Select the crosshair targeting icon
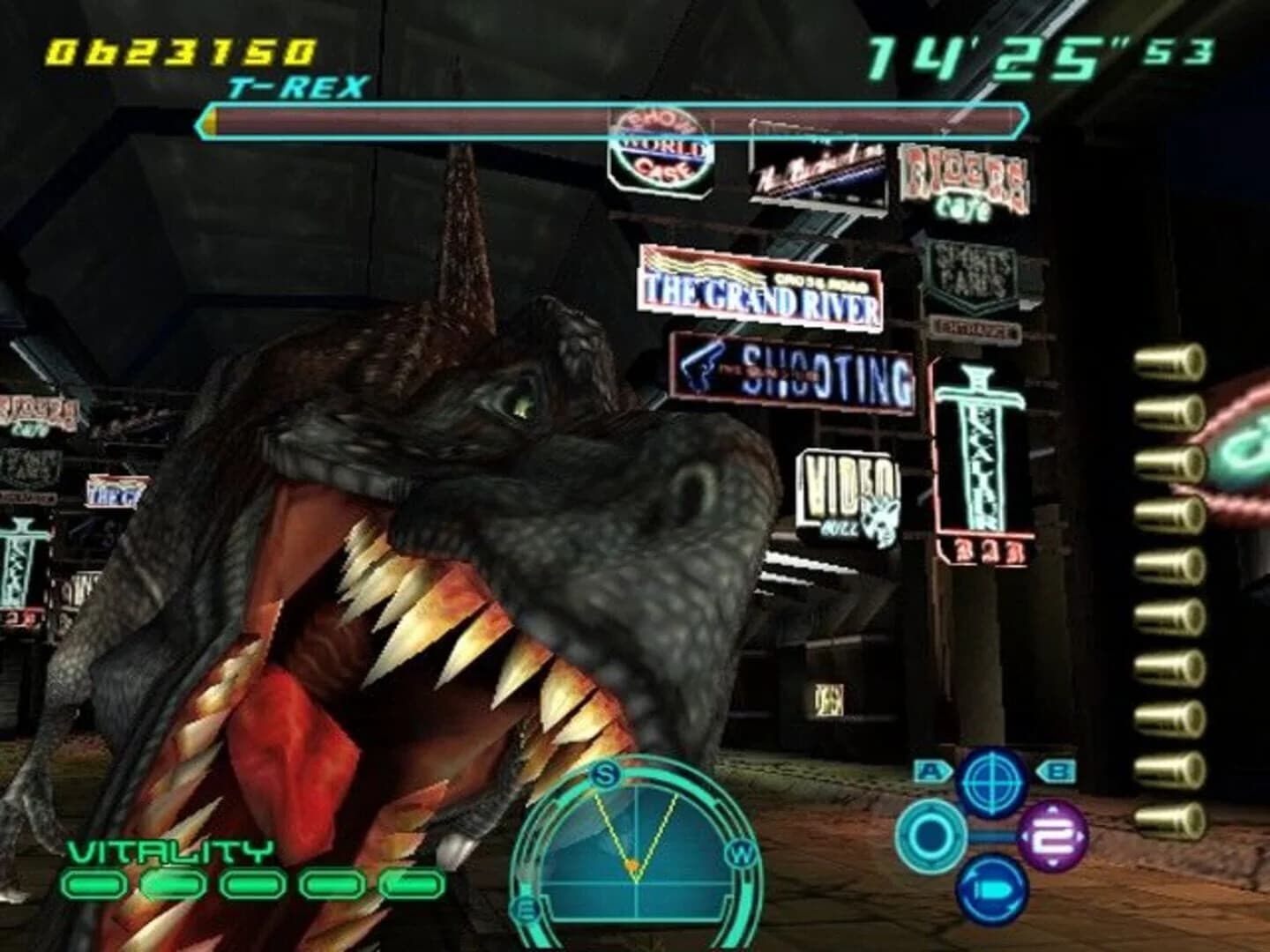 [991, 784]
